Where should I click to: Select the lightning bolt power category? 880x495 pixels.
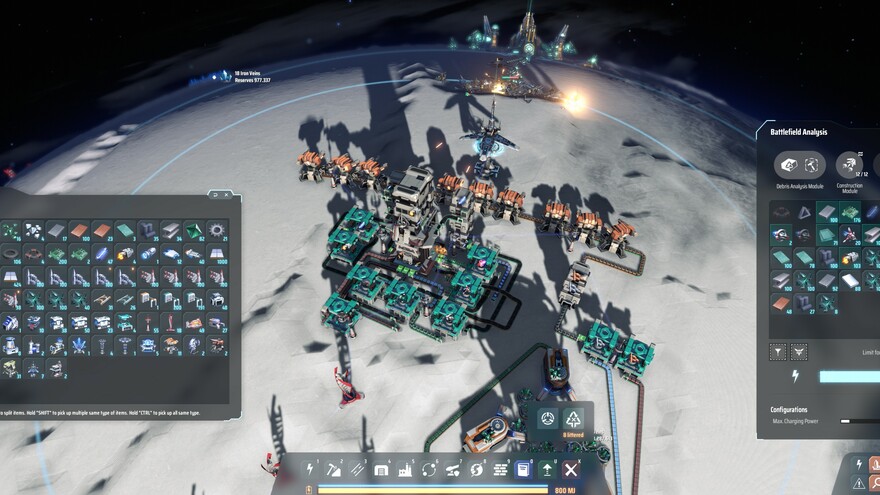[310, 469]
